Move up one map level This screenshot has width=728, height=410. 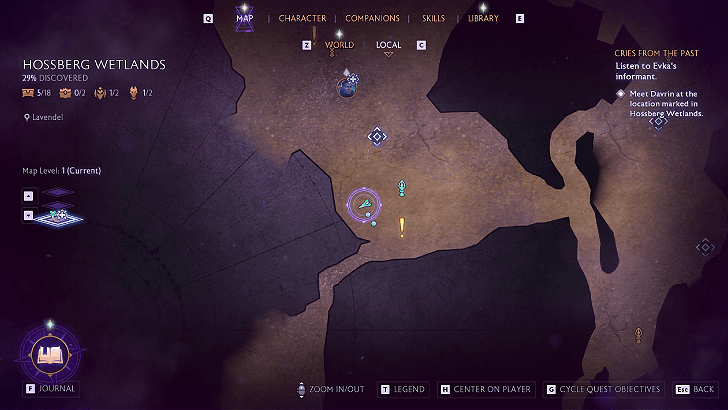tap(28, 196)
